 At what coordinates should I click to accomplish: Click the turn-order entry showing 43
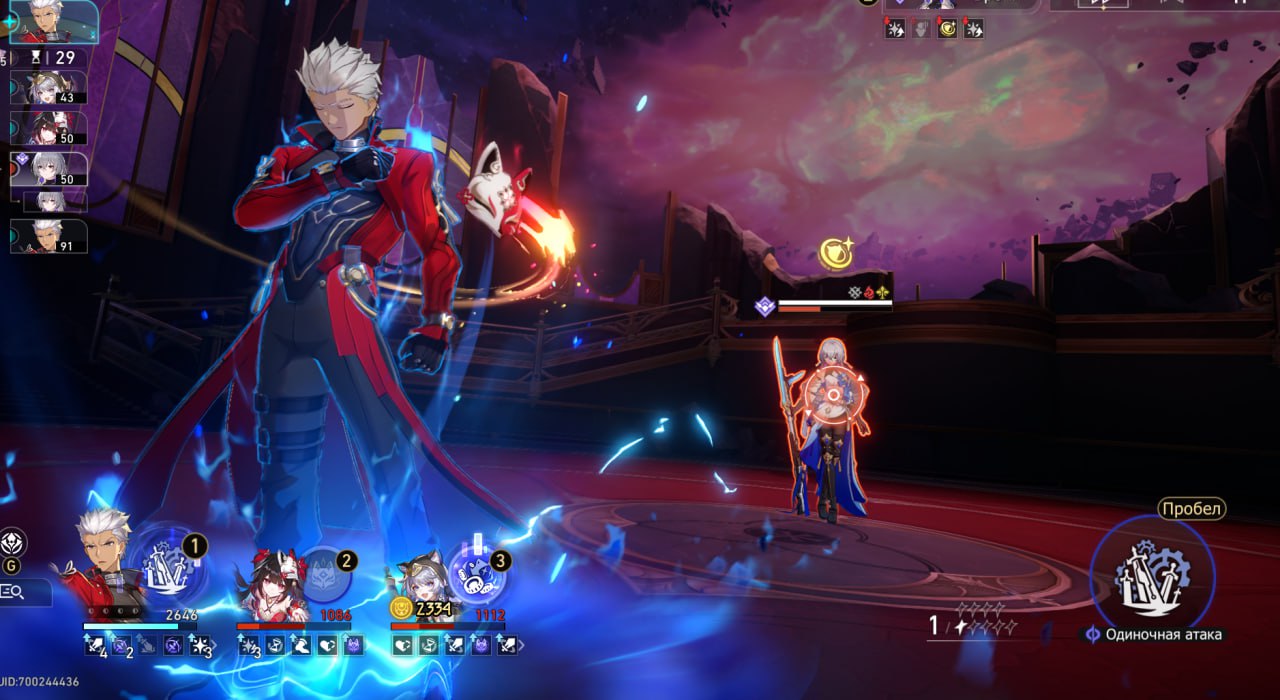pos(50,87)
